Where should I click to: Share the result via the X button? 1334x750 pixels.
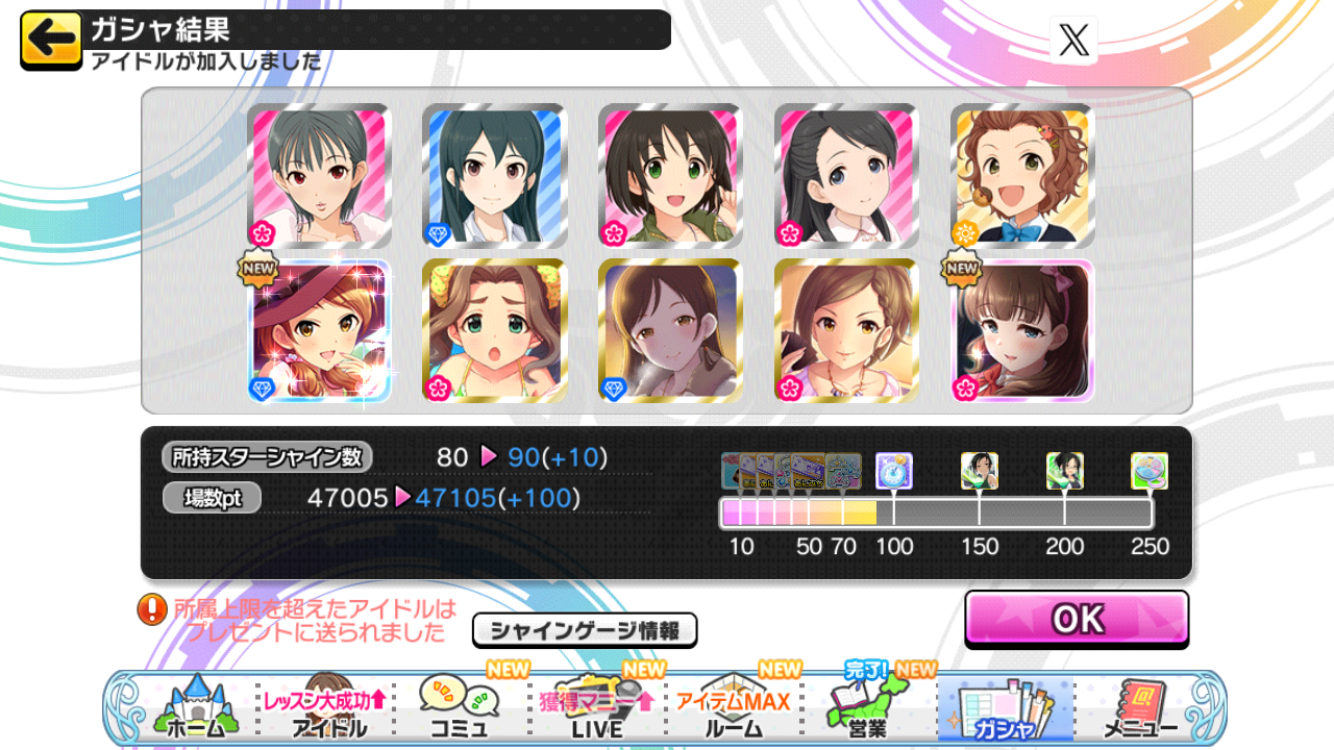1075,41
